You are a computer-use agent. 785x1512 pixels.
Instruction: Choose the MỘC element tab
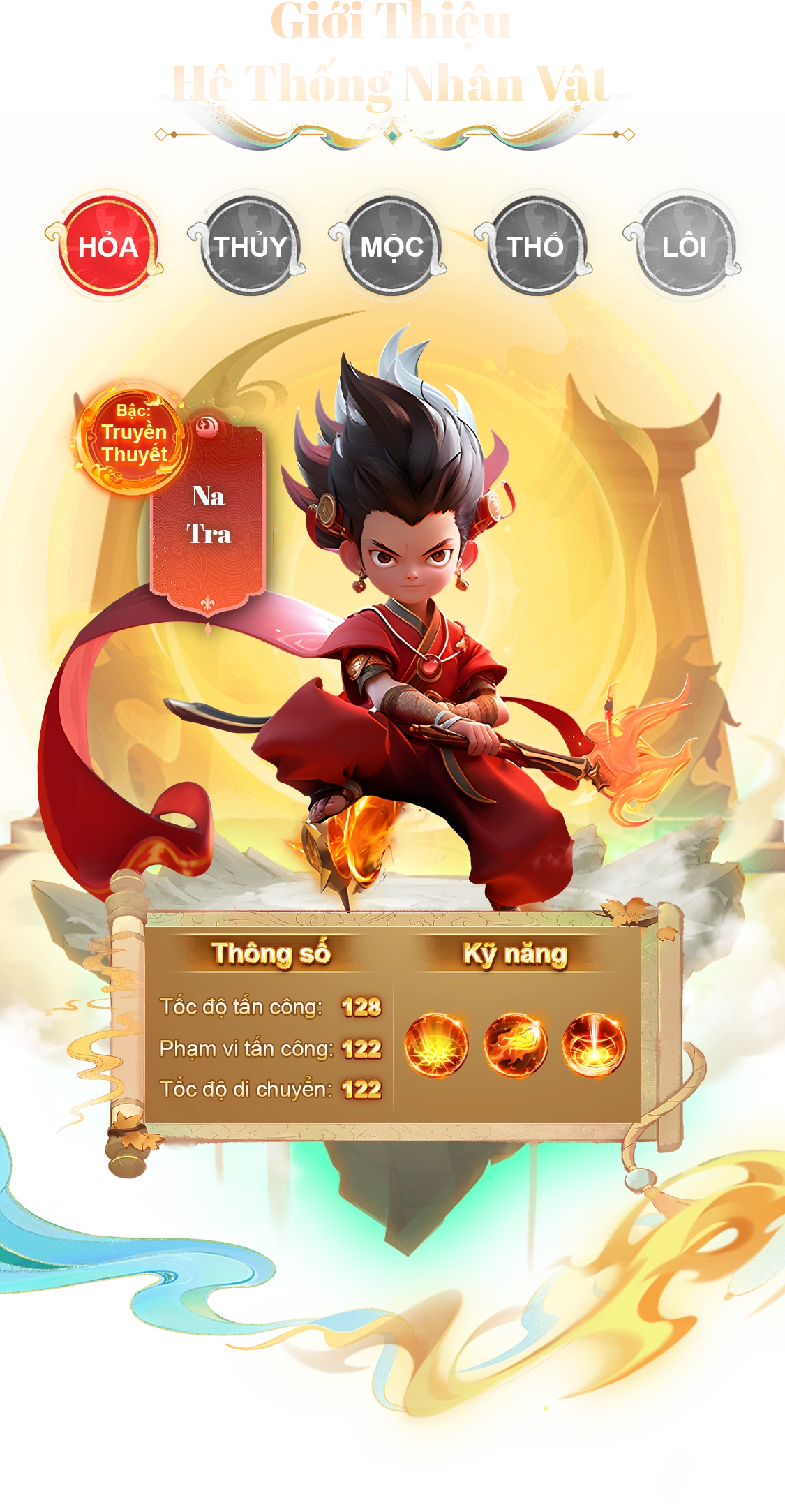(x=391, y=246)
